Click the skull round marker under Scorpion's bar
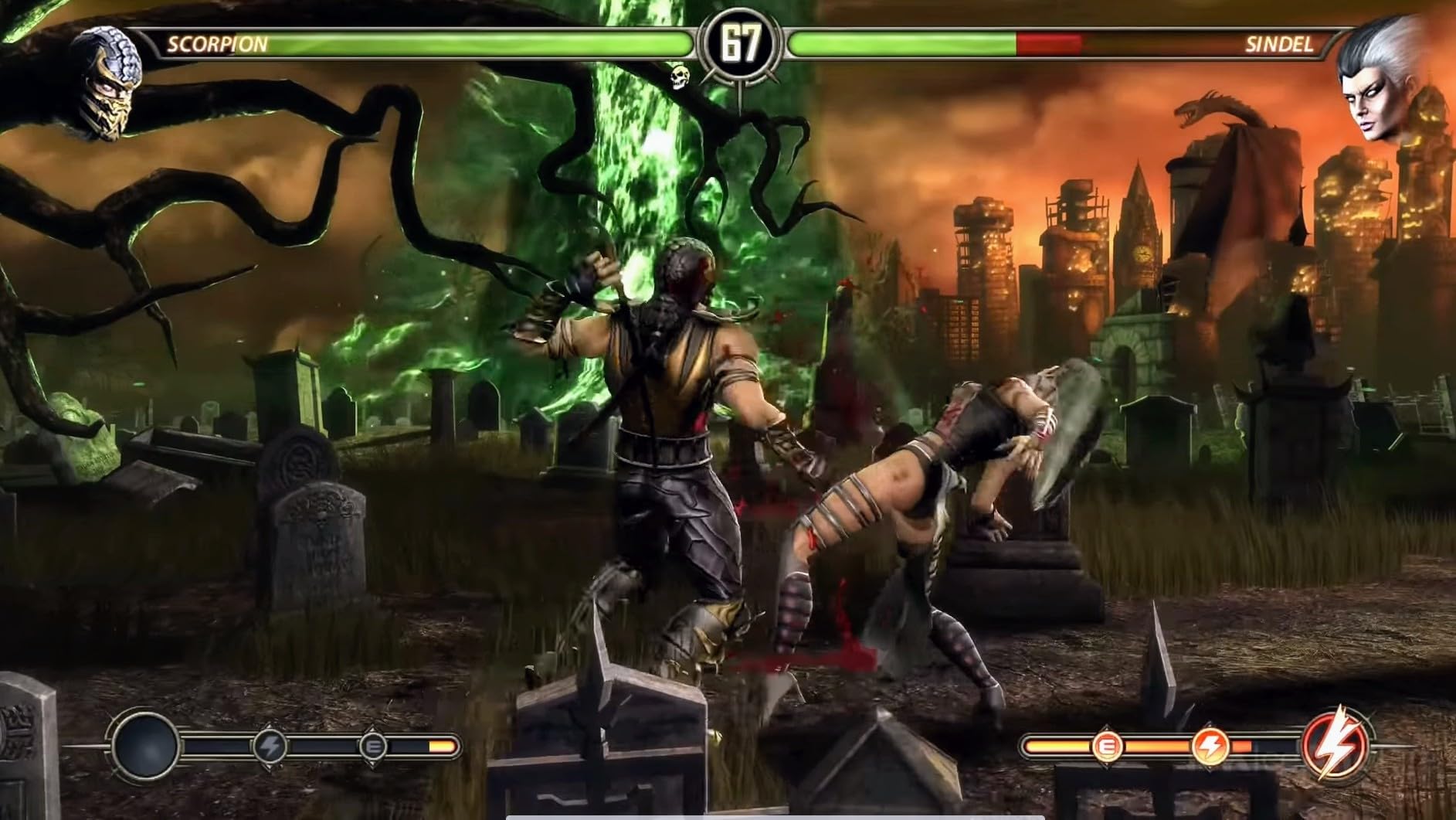1456x820 pixels. pyautogui.click(x=679, y=77)
